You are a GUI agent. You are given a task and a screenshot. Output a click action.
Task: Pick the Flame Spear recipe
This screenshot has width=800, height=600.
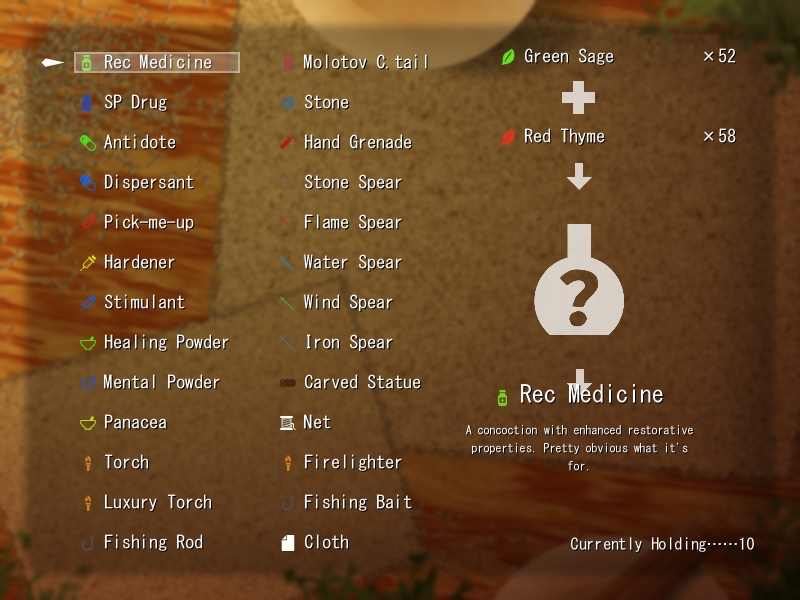click(x=352, y=222)
